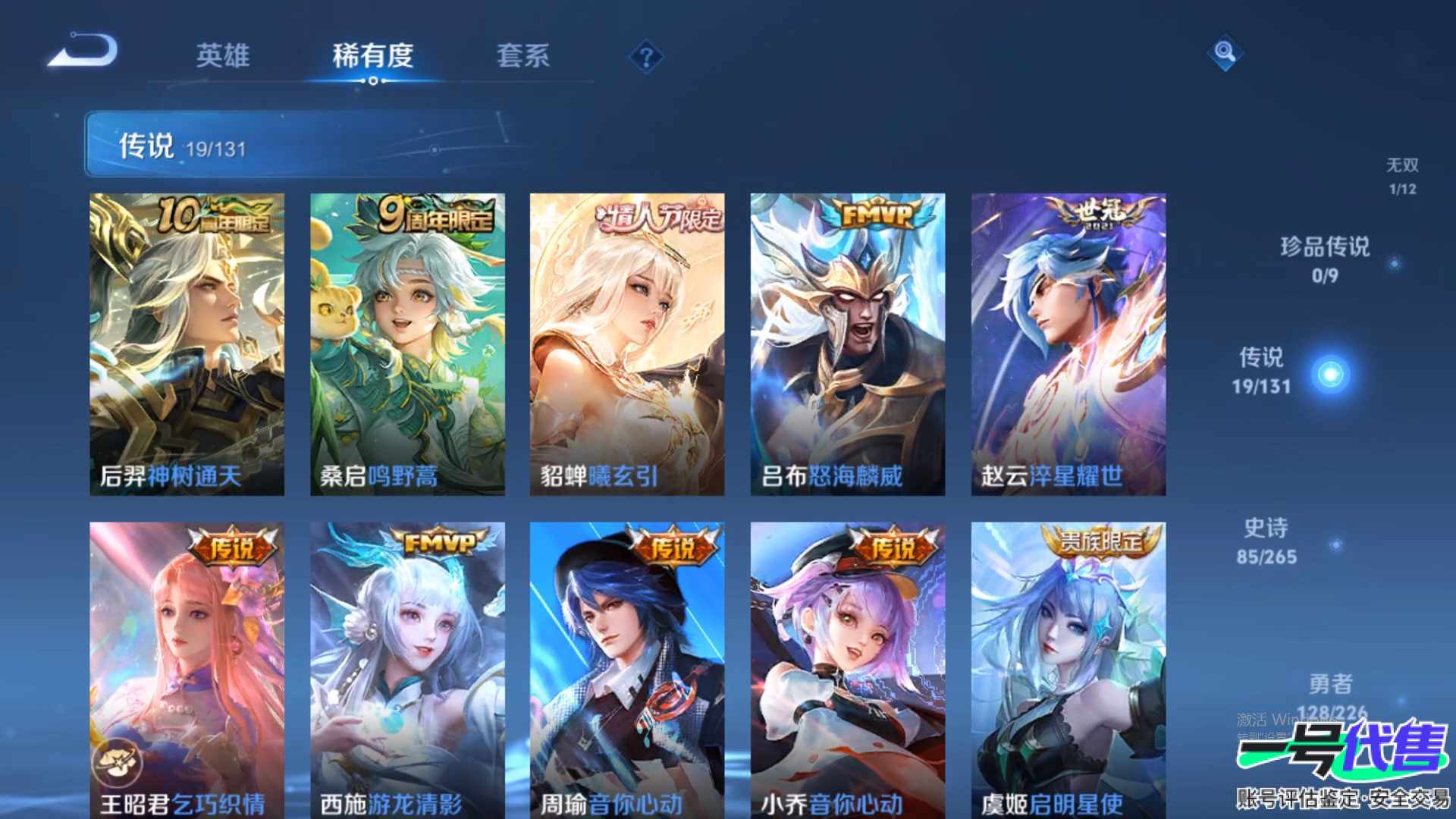Jump to the 珍品传说 rarity category
Image resolution: width=1456 pixels, height=819 pixels.
pyautogui.click(x=1325, y=259)
